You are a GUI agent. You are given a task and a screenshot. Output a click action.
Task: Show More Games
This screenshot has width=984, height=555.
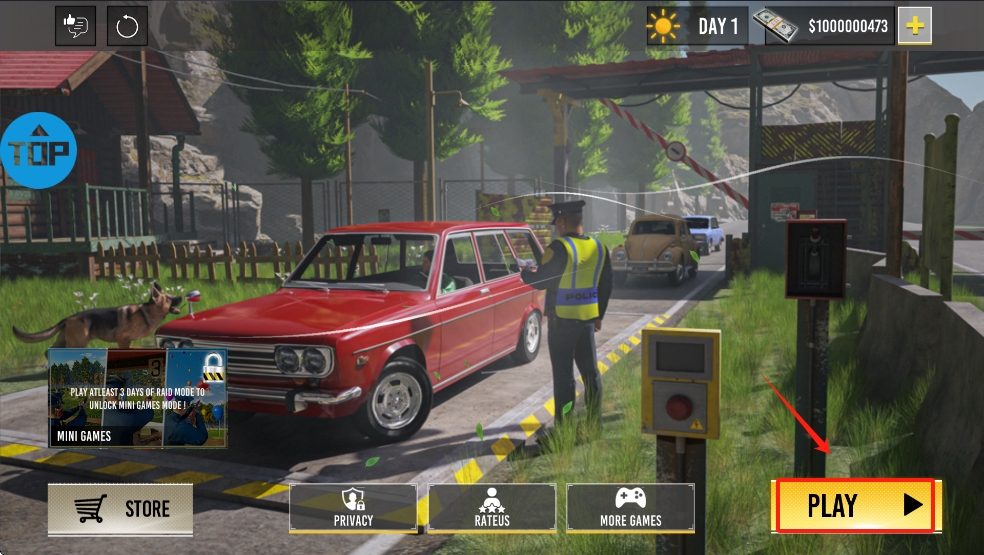coord(630,507)
